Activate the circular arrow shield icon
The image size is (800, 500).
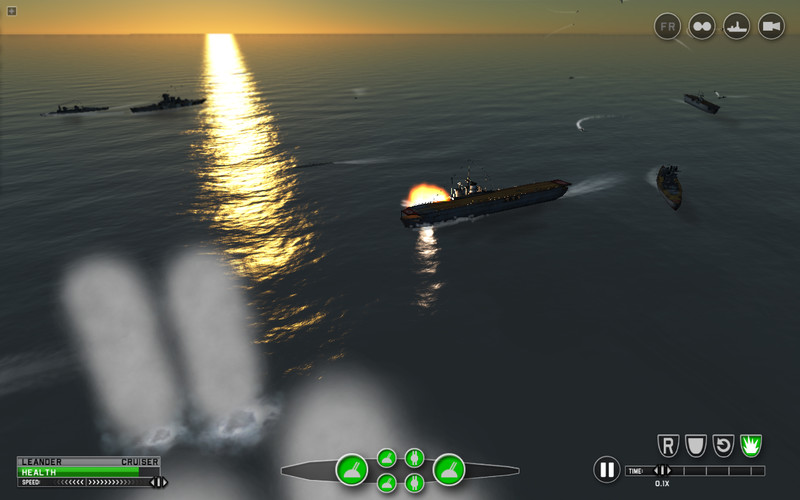point(723,445)
